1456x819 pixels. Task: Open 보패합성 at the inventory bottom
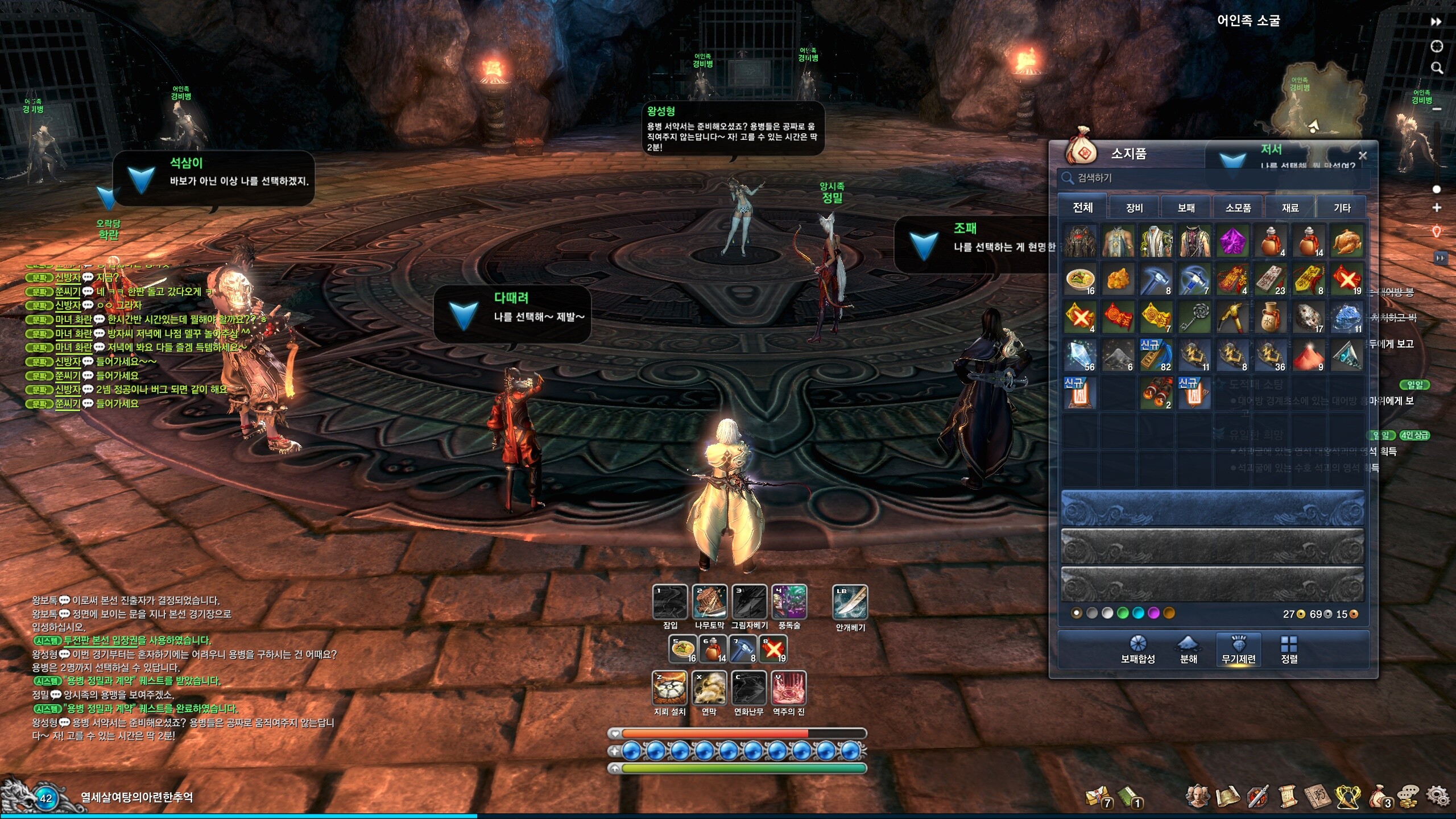[1137, 650]
